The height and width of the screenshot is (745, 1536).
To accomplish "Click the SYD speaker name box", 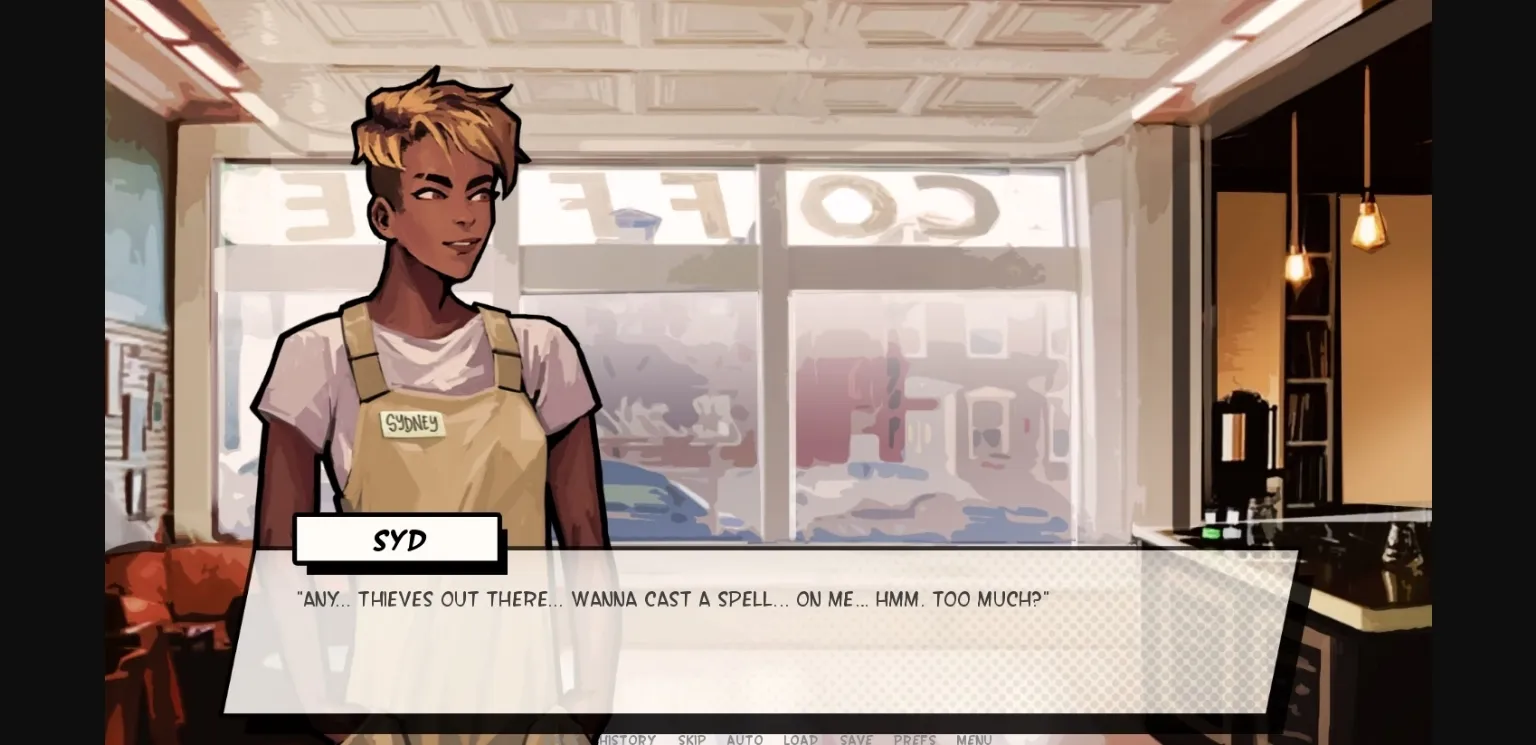I will click(396, 540).
